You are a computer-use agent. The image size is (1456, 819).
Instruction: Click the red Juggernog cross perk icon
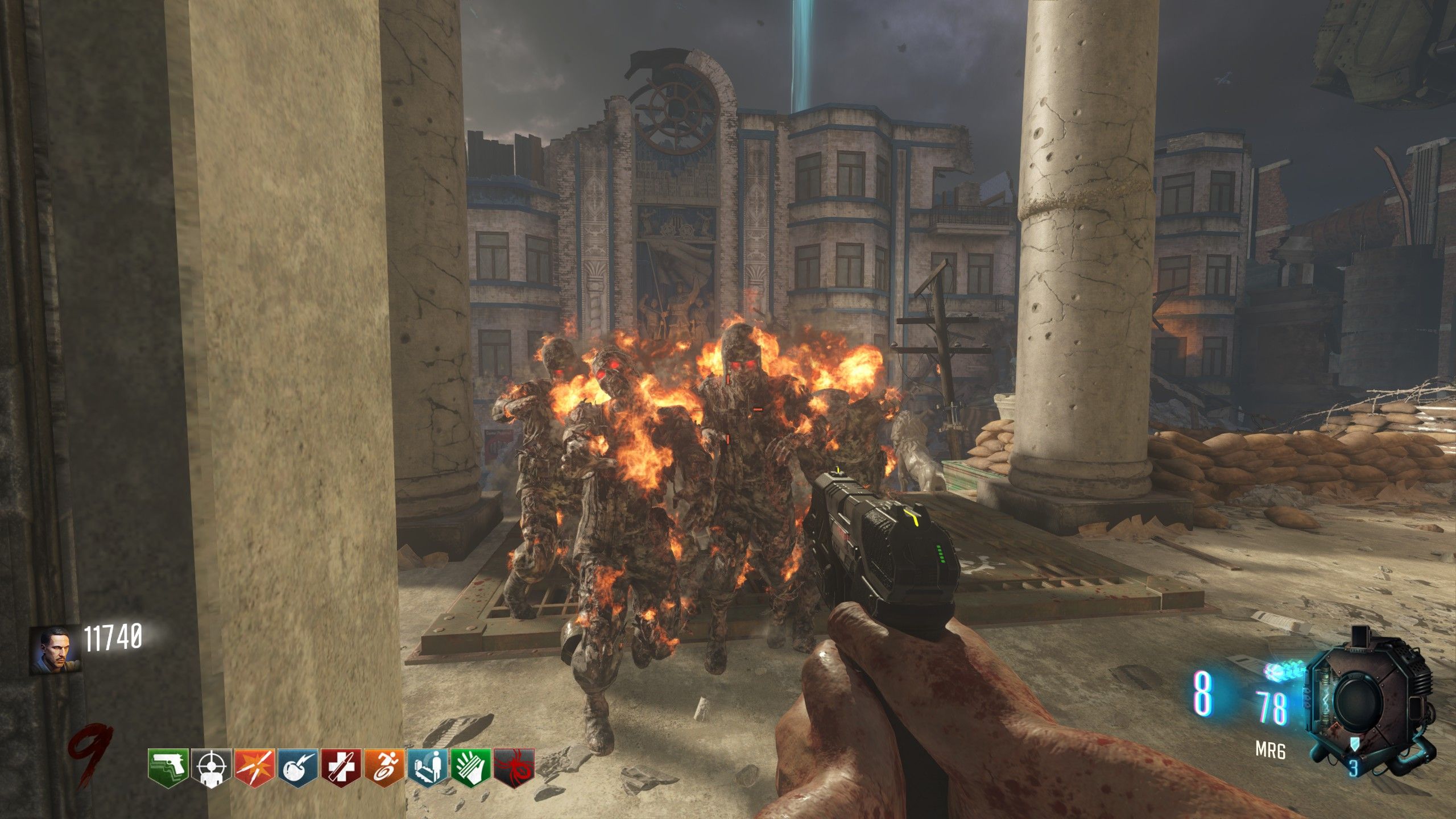pyautogui.click(x=341, y=768)
